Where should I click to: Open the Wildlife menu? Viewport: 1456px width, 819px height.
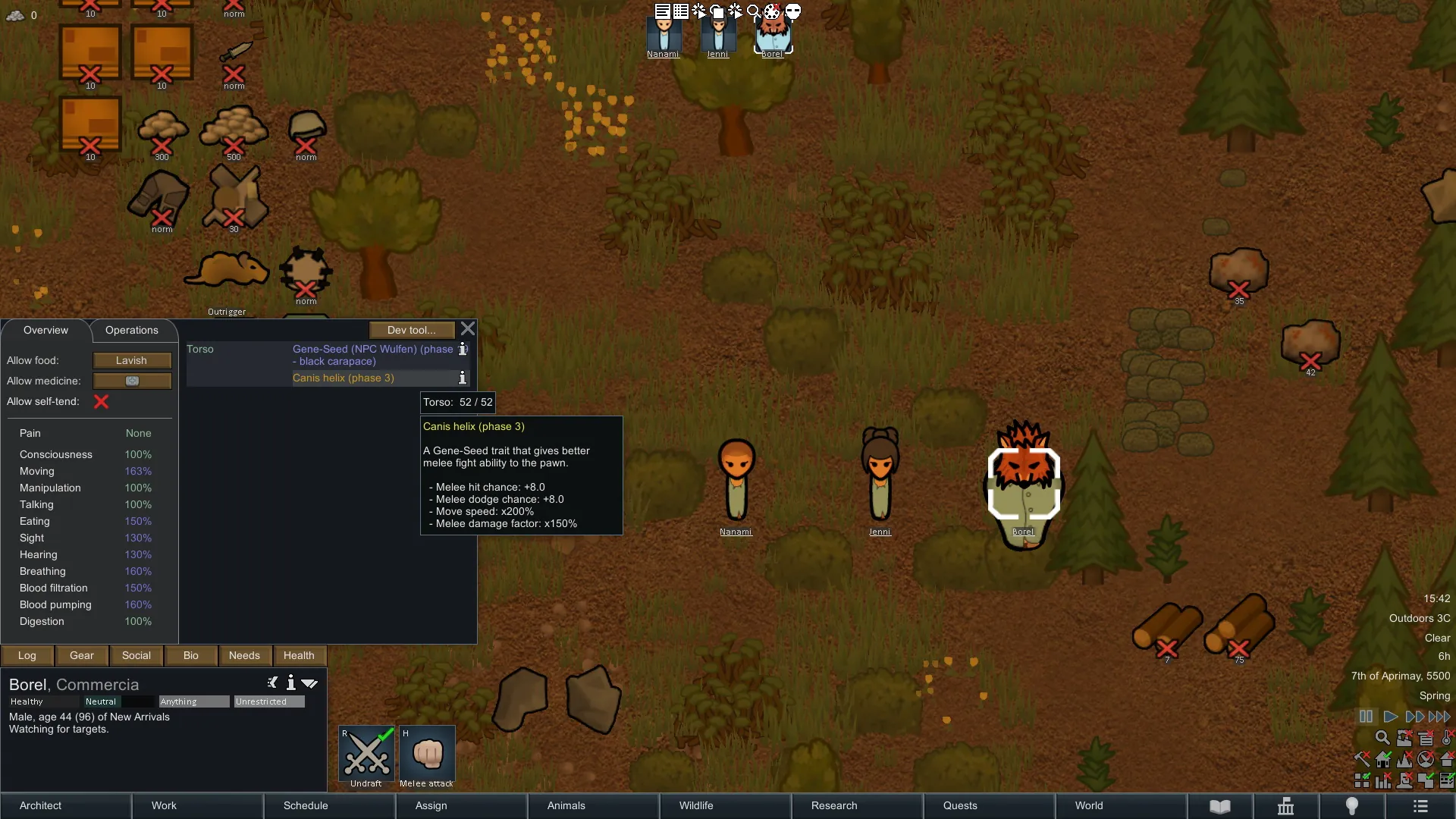click(x=696, y=806)
